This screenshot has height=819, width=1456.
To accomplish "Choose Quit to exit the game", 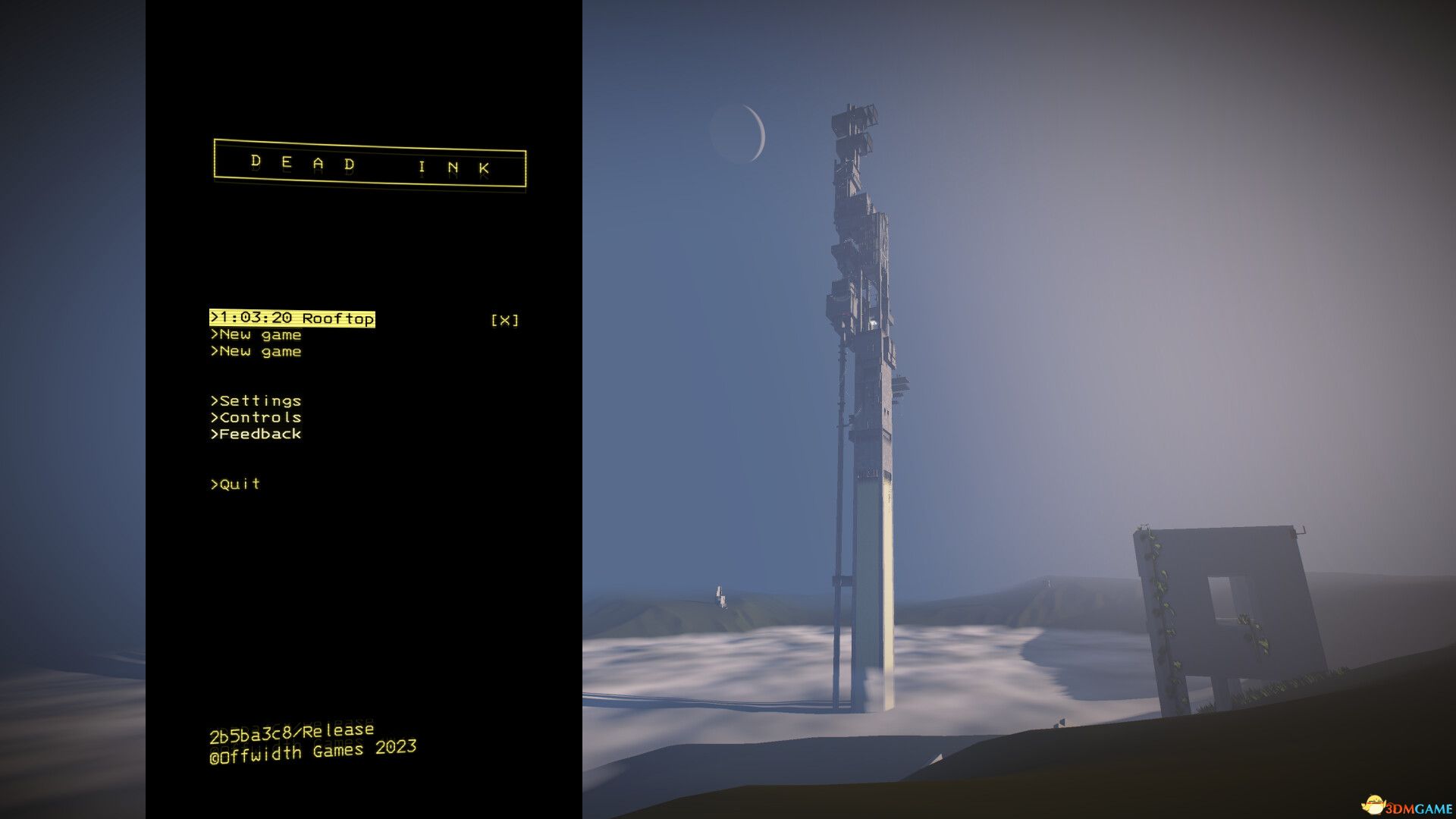I will point(235,484).
